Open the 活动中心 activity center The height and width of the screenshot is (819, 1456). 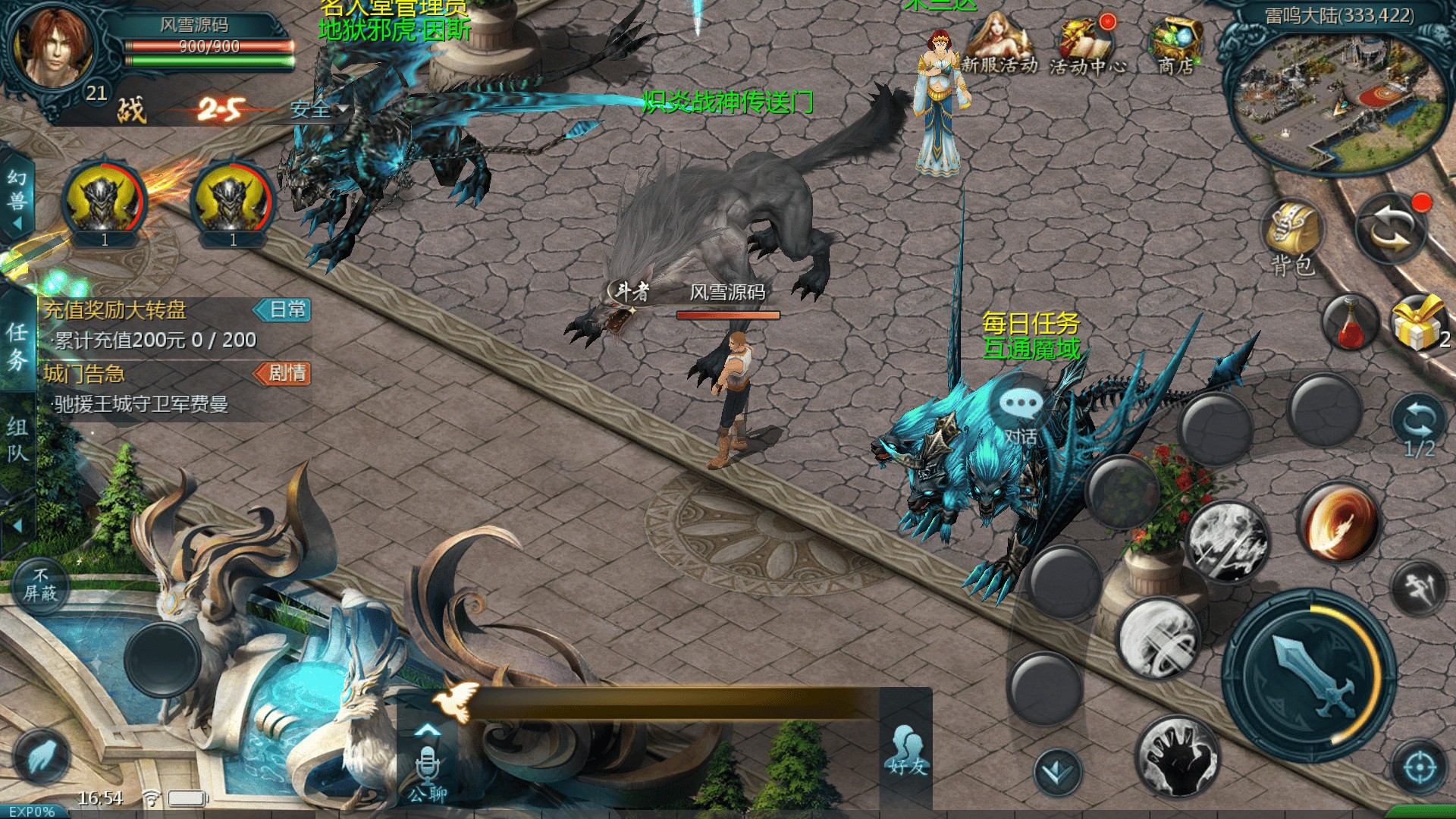1087,45
